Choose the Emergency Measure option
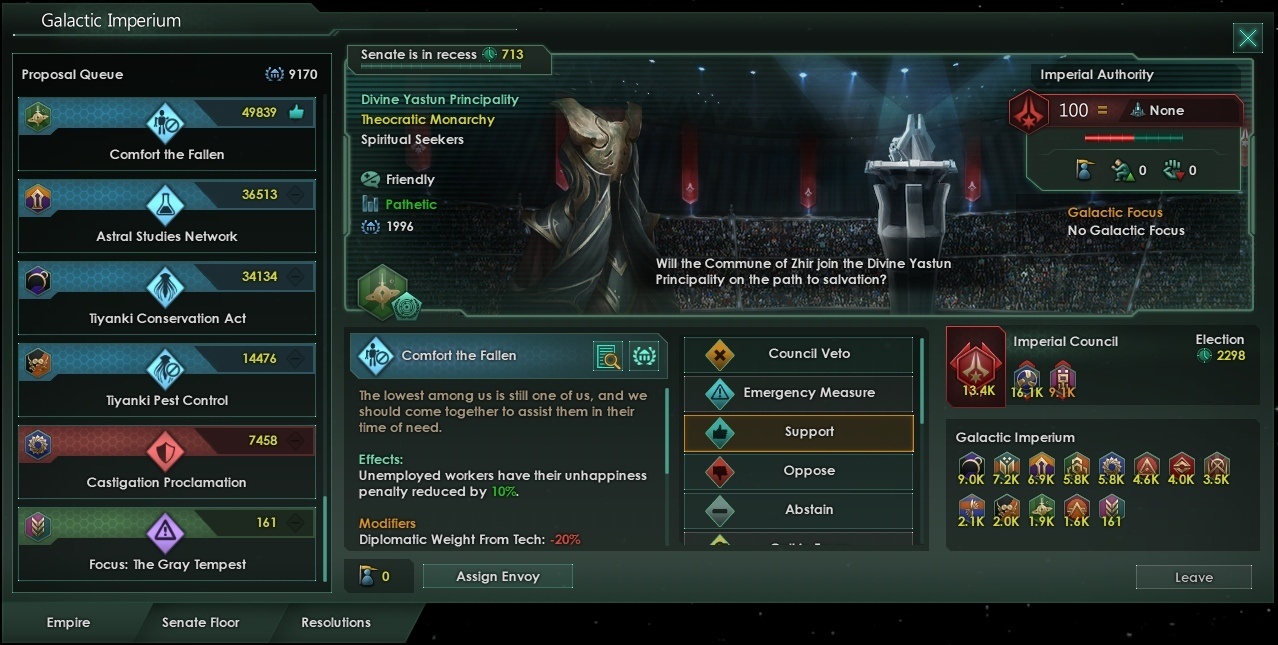 (x=798, y=393)
